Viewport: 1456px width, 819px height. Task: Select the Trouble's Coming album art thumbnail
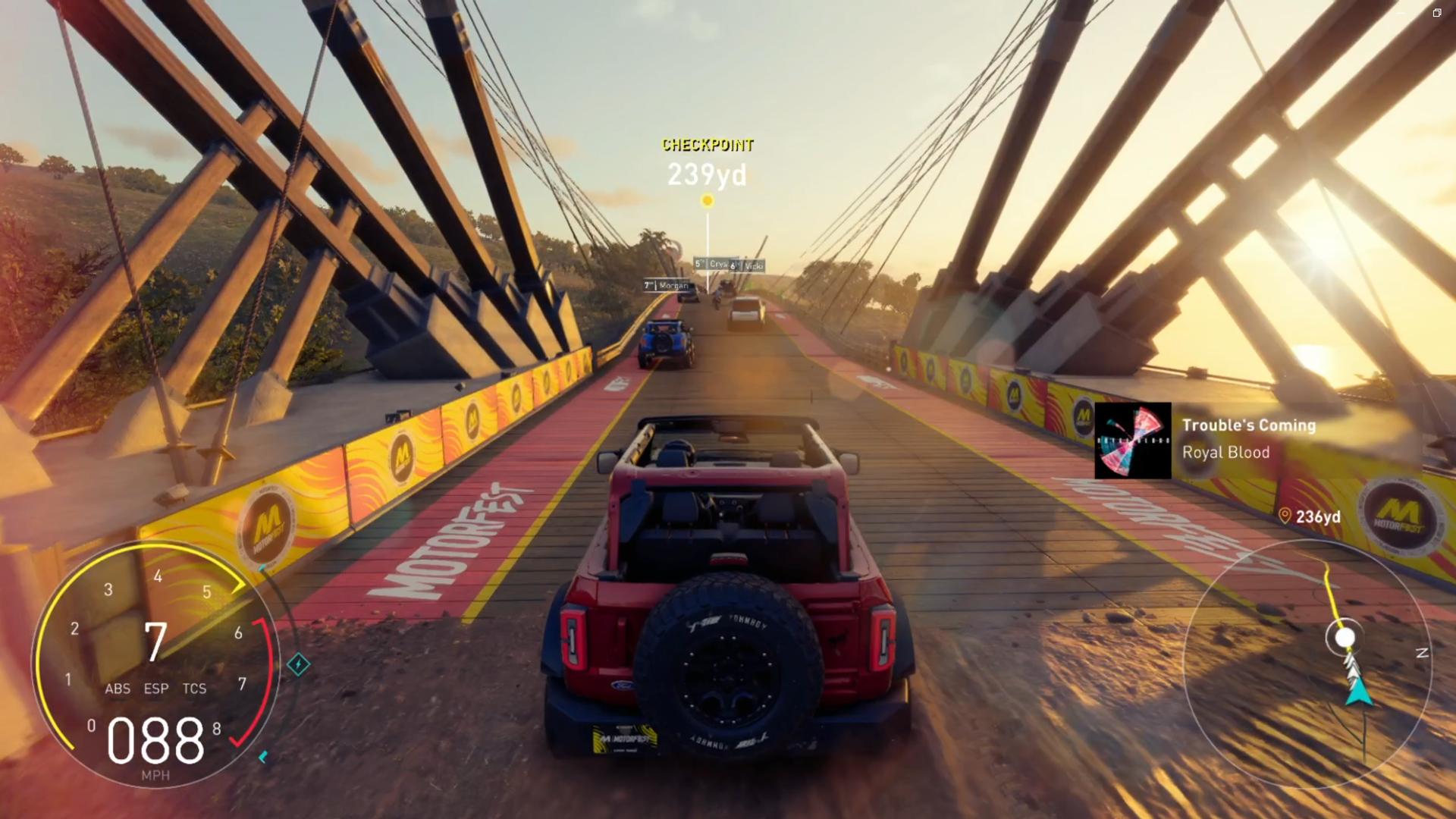coord(1132,441)
